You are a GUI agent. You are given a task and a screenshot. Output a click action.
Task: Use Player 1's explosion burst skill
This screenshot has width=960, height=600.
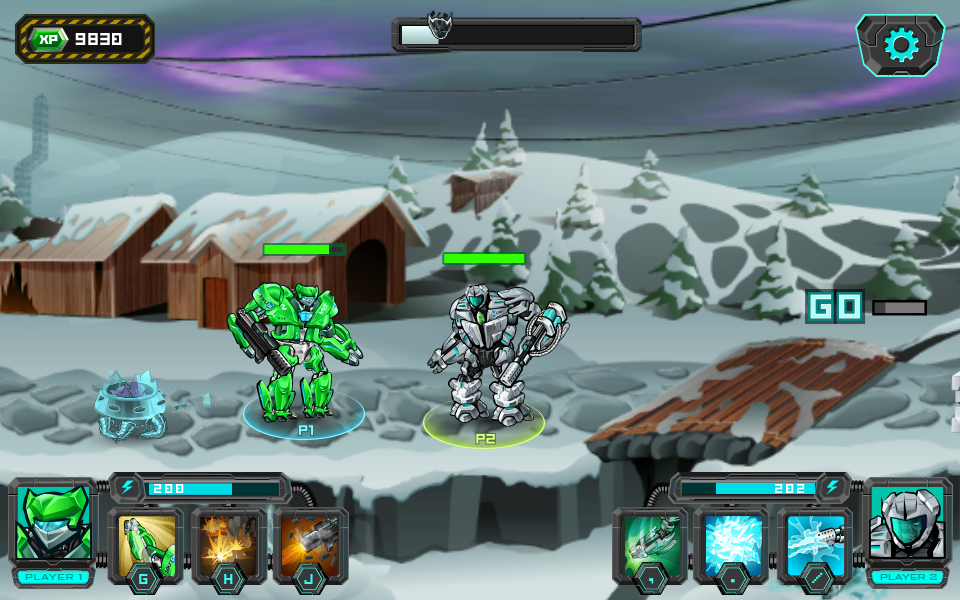coord(228,545)
